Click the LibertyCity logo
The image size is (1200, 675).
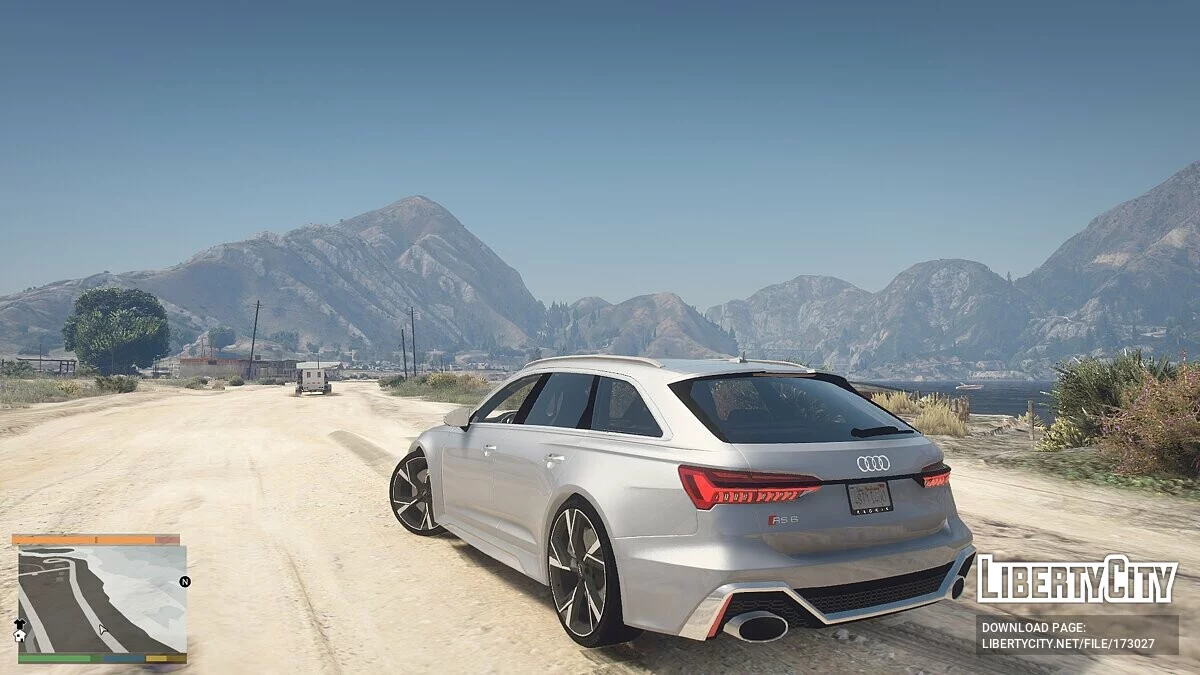point(1076,579)
